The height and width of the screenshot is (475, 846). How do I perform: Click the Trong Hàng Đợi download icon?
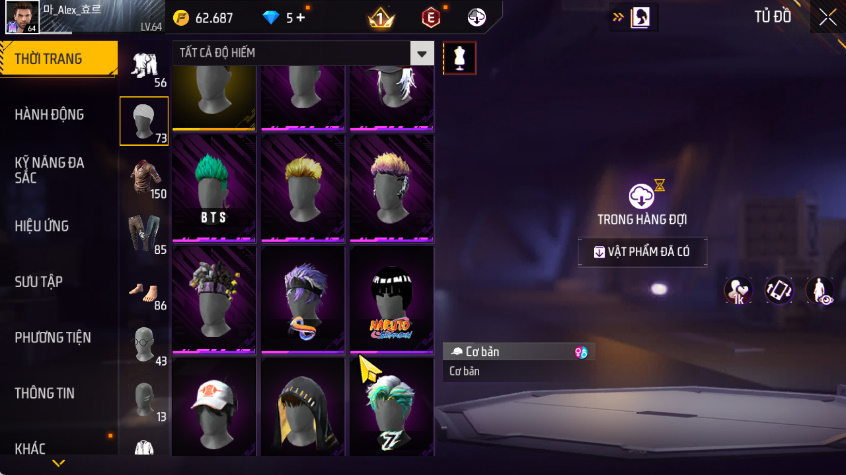click(641, 195)
